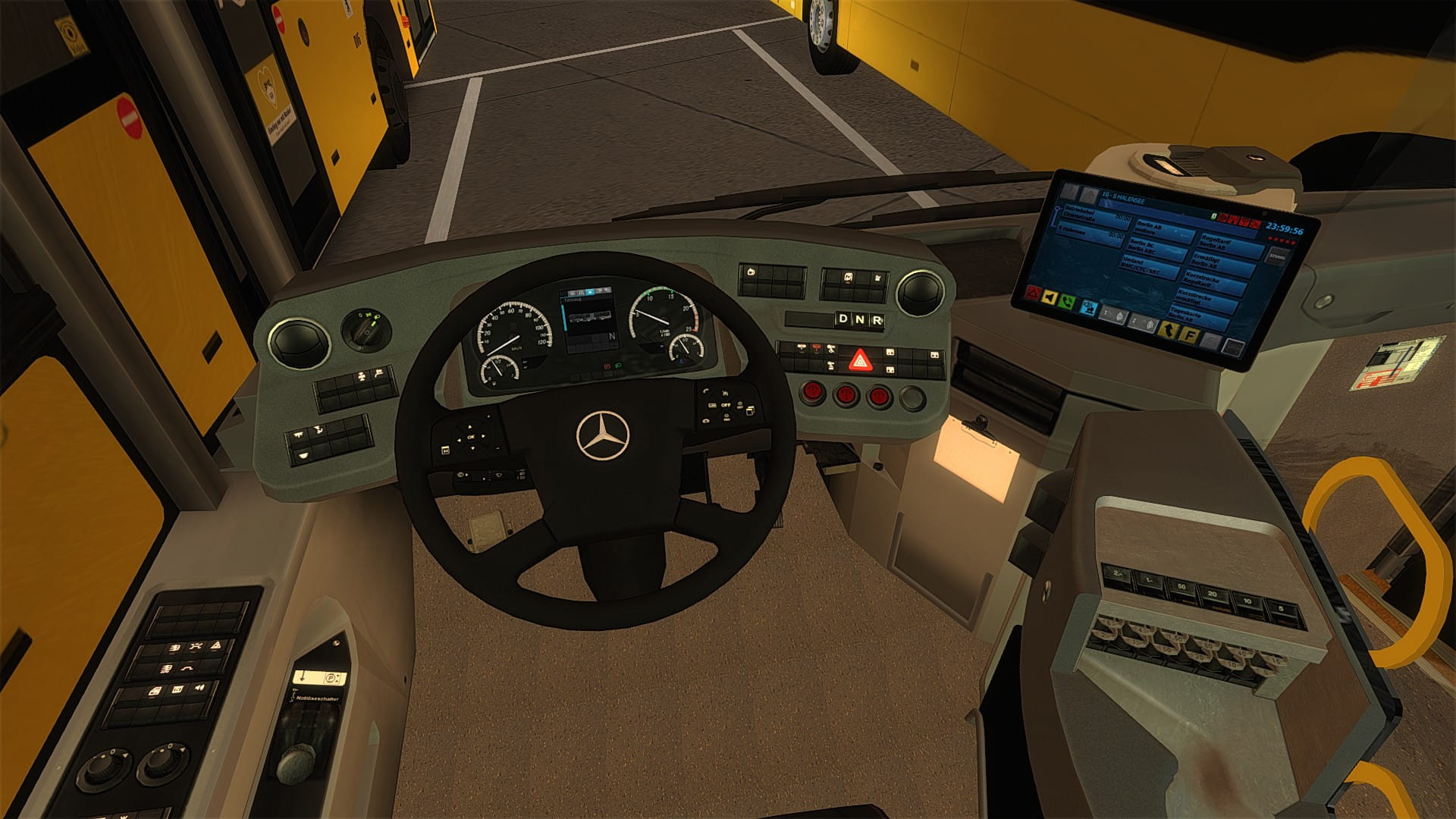This screenshot has height=819, width=1456.
Task: Tap the blue passenger info icon on tablet
Action: pos(1089,308)
